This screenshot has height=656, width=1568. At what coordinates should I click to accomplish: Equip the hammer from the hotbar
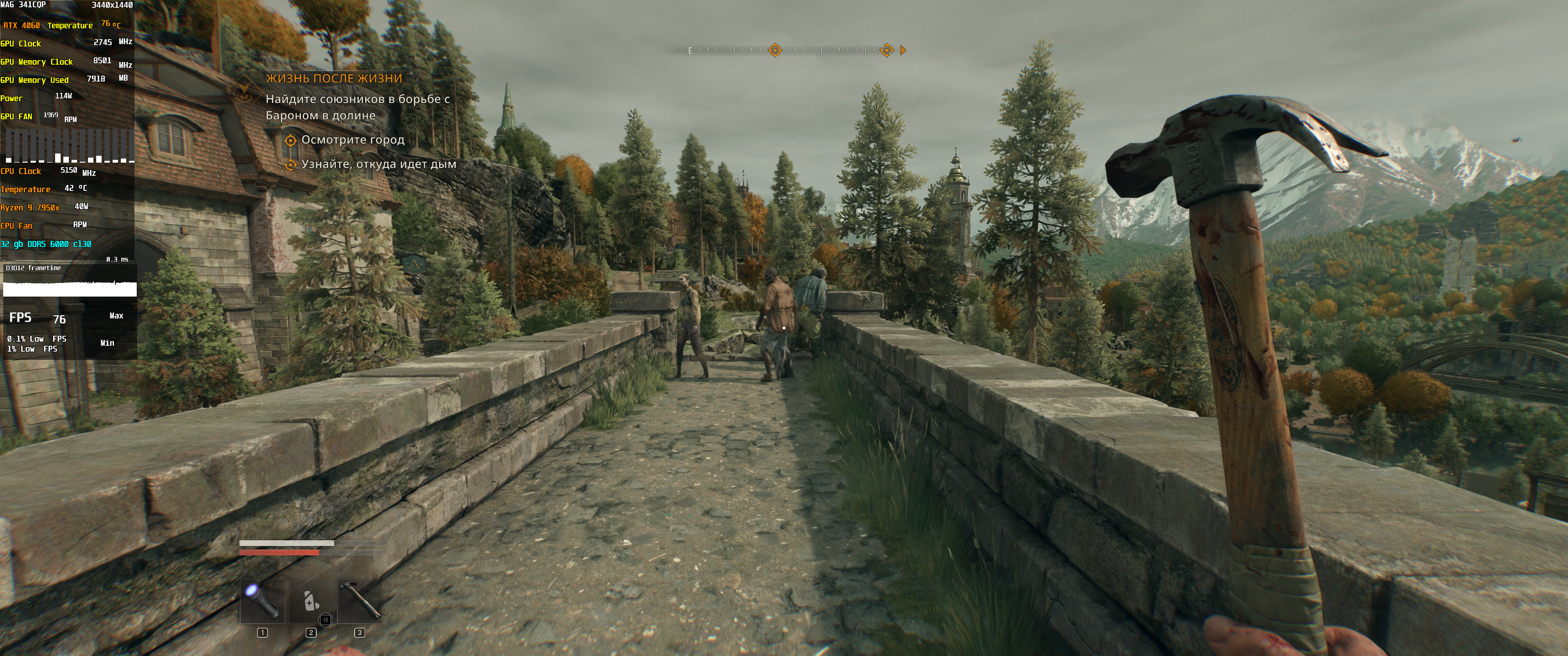point(360,601)
